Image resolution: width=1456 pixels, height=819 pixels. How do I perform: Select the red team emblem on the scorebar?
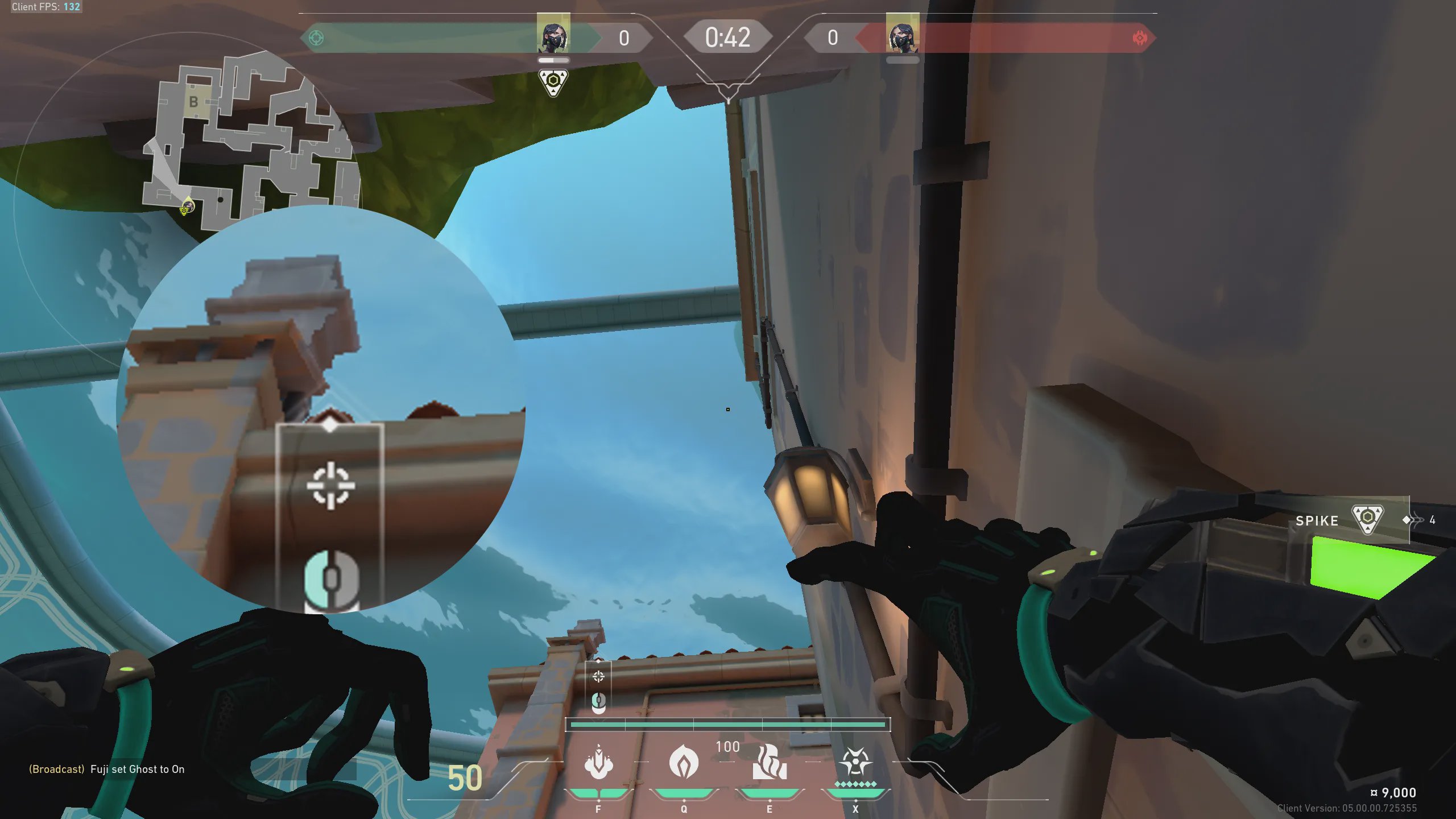pyautogui.click(x=1140, y=38)
